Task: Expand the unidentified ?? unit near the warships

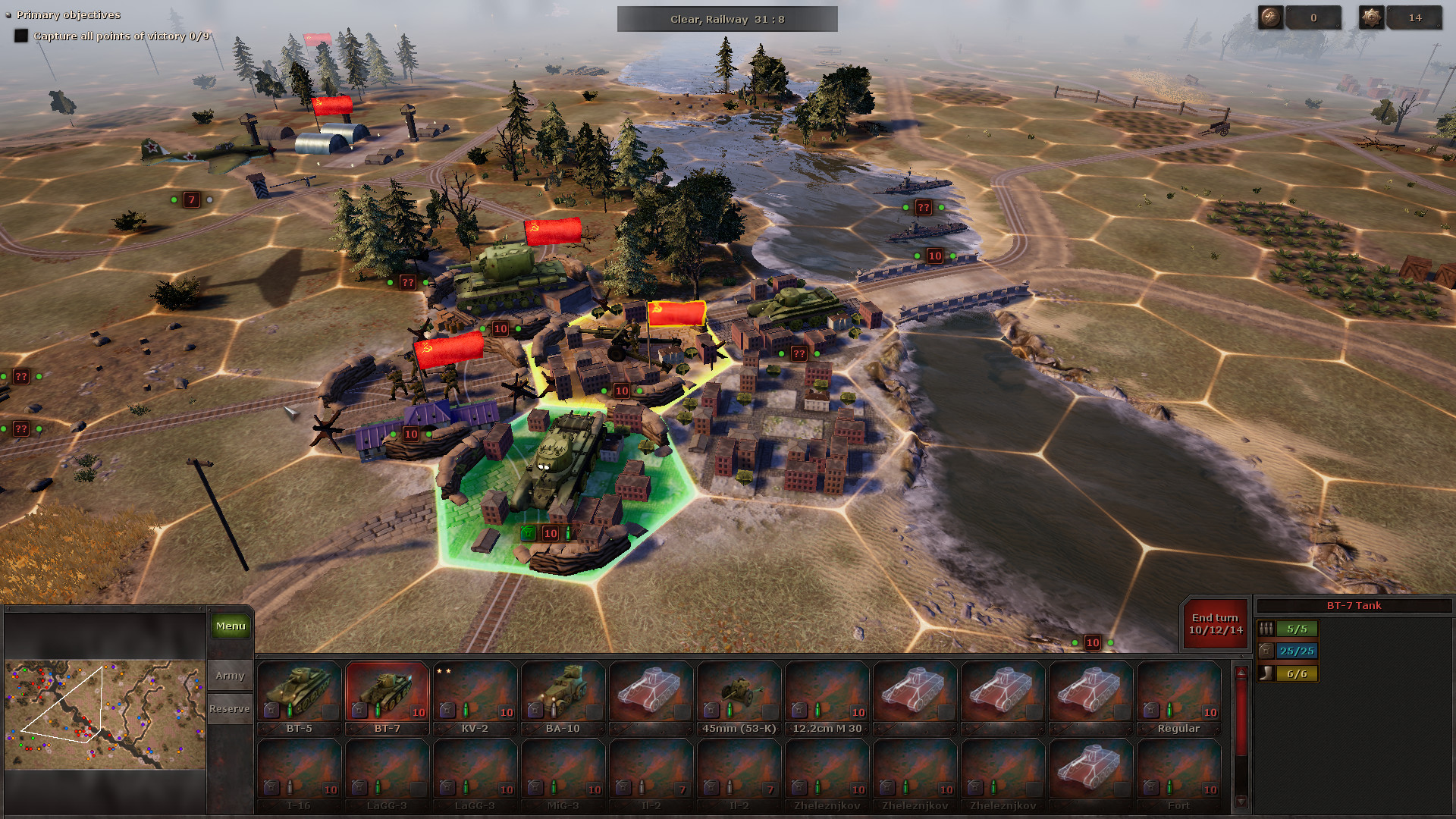Action: tap(923, 206)
